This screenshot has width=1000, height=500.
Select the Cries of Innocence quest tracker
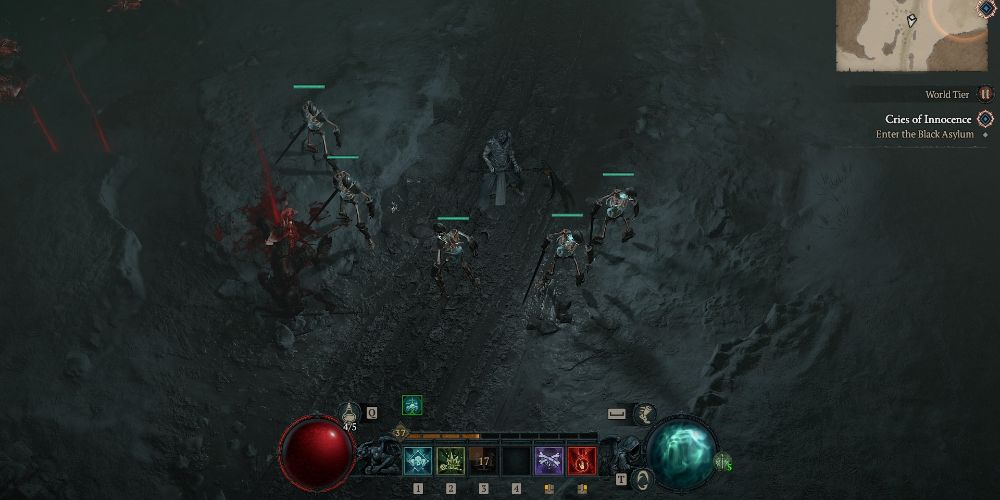[x=928, y=119]
